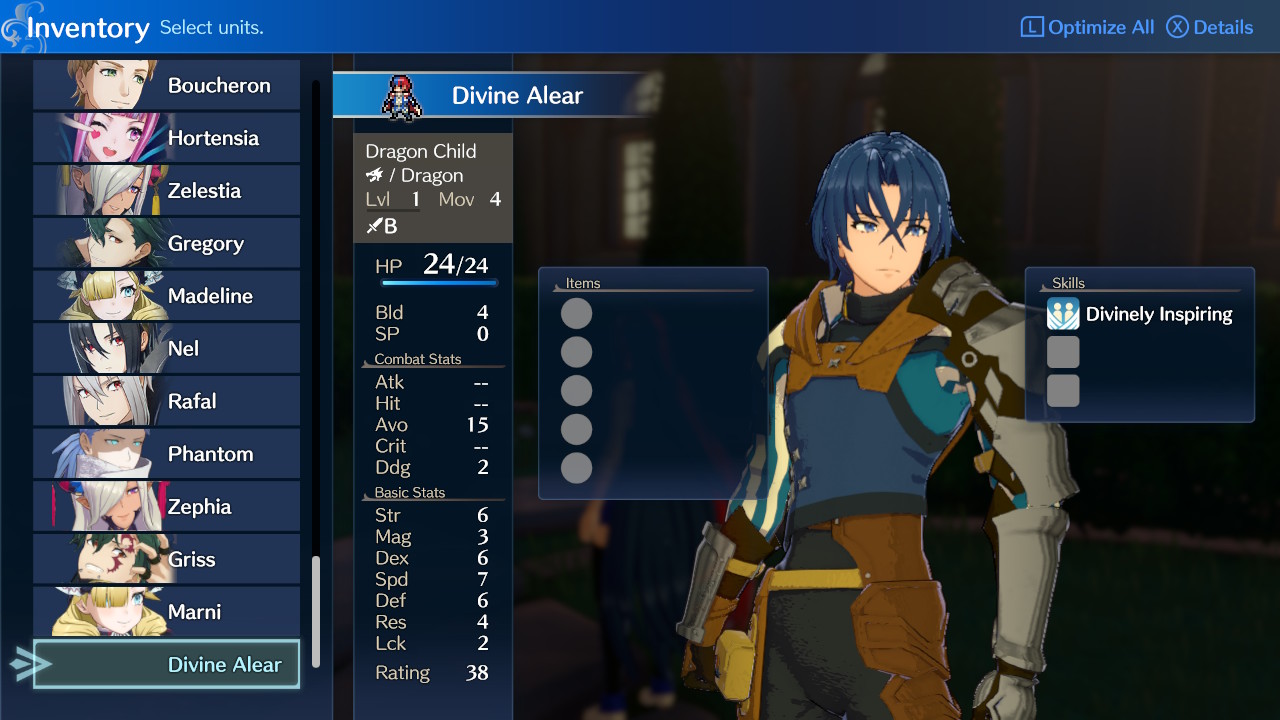Select the Divinely Inspiring skill
Screen dimensions: 1280x720
[x=1140, y=314]
